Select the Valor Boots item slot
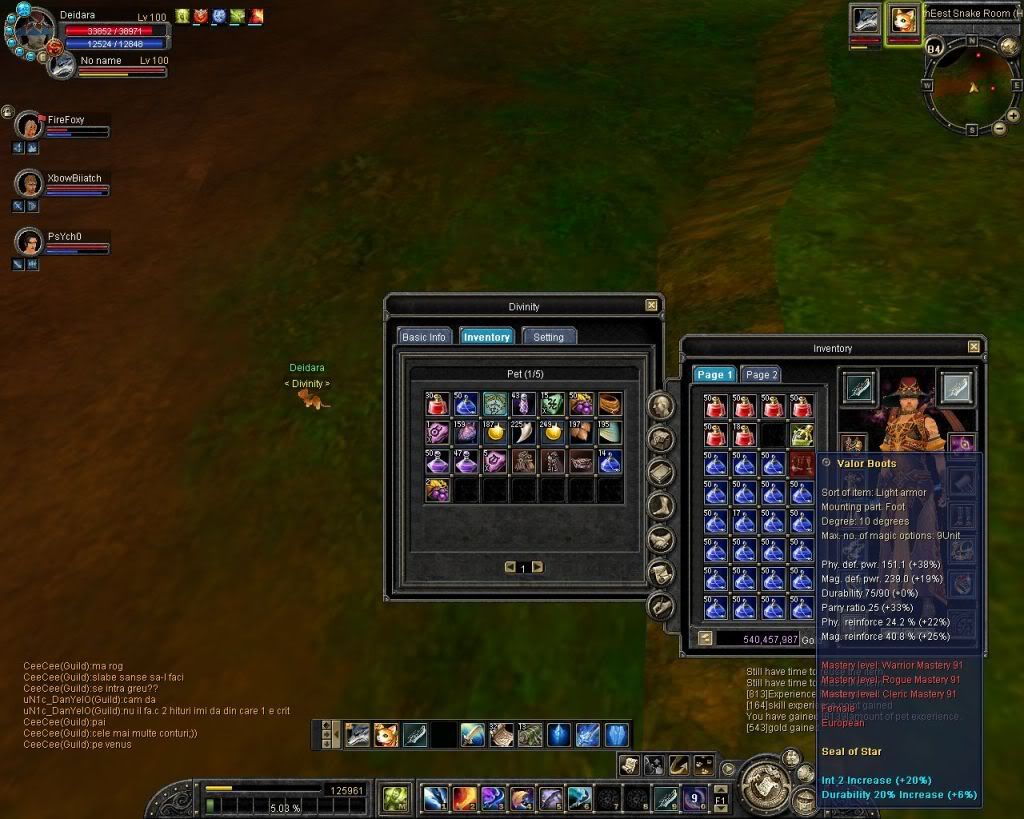Screen dimensions: 1024x819 click(802, 464)
